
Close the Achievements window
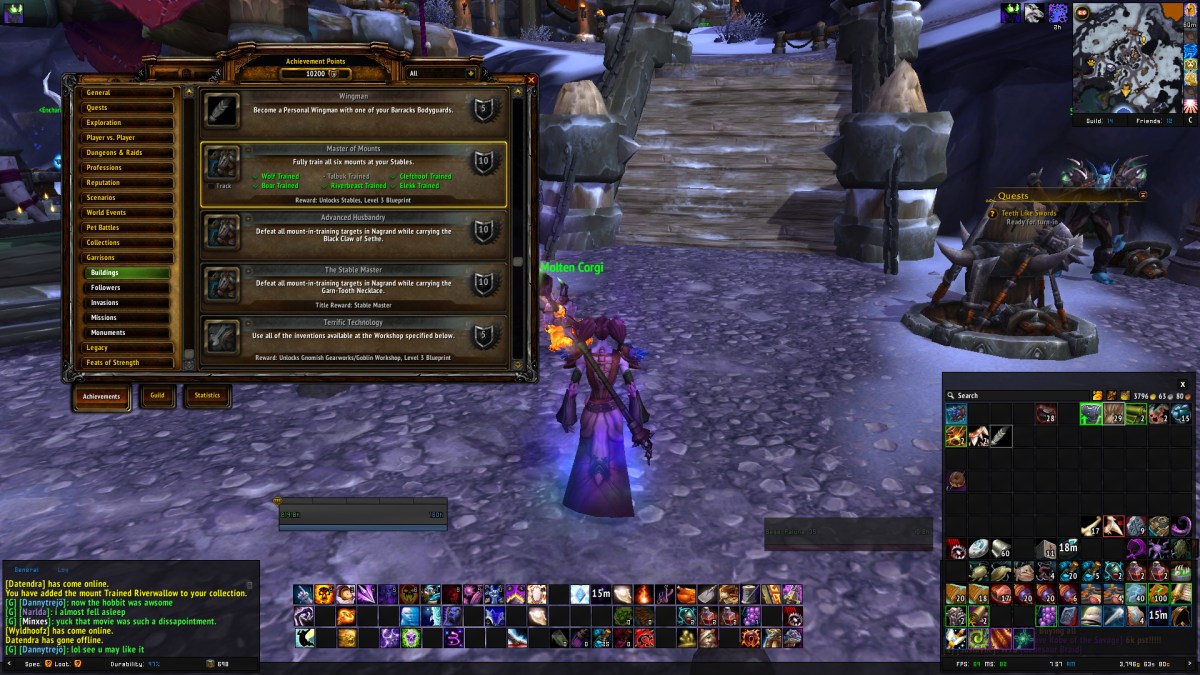pyautogui.click(x=531, y=80)
